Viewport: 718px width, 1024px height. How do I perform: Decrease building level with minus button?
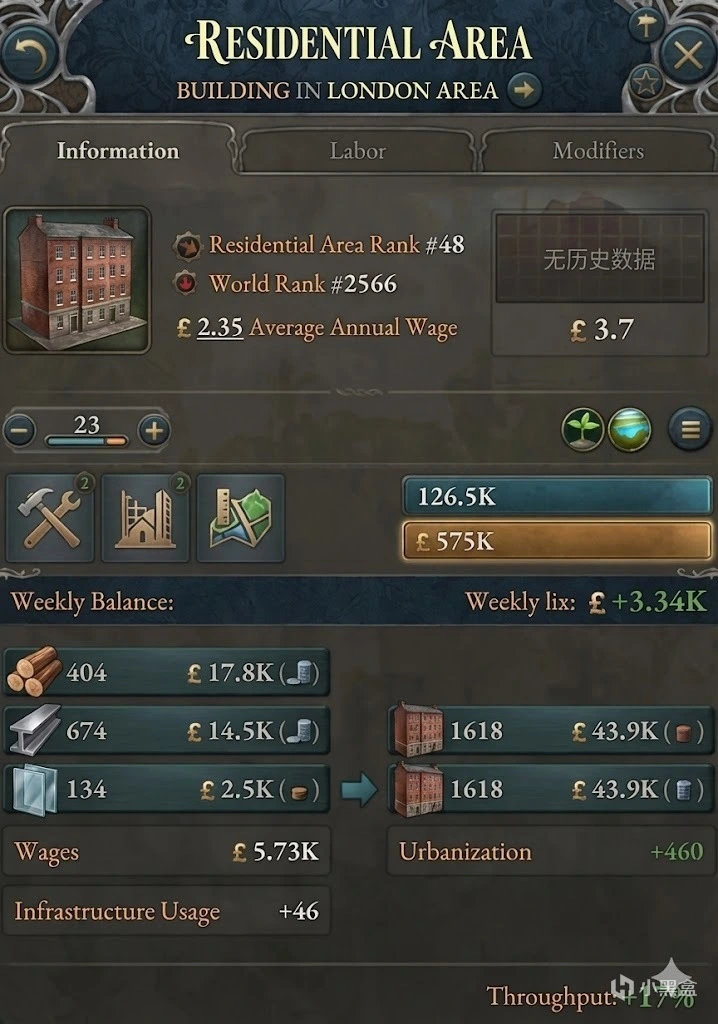click(20, 431)
